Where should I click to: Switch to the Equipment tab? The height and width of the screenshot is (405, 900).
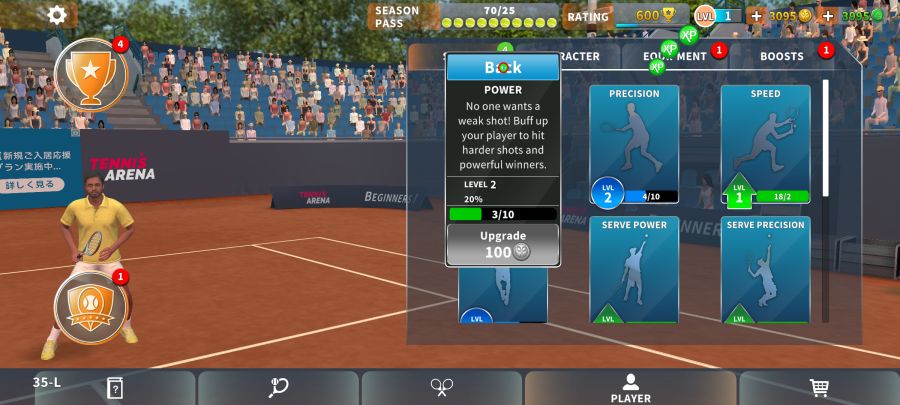click(x=675, y=56)
